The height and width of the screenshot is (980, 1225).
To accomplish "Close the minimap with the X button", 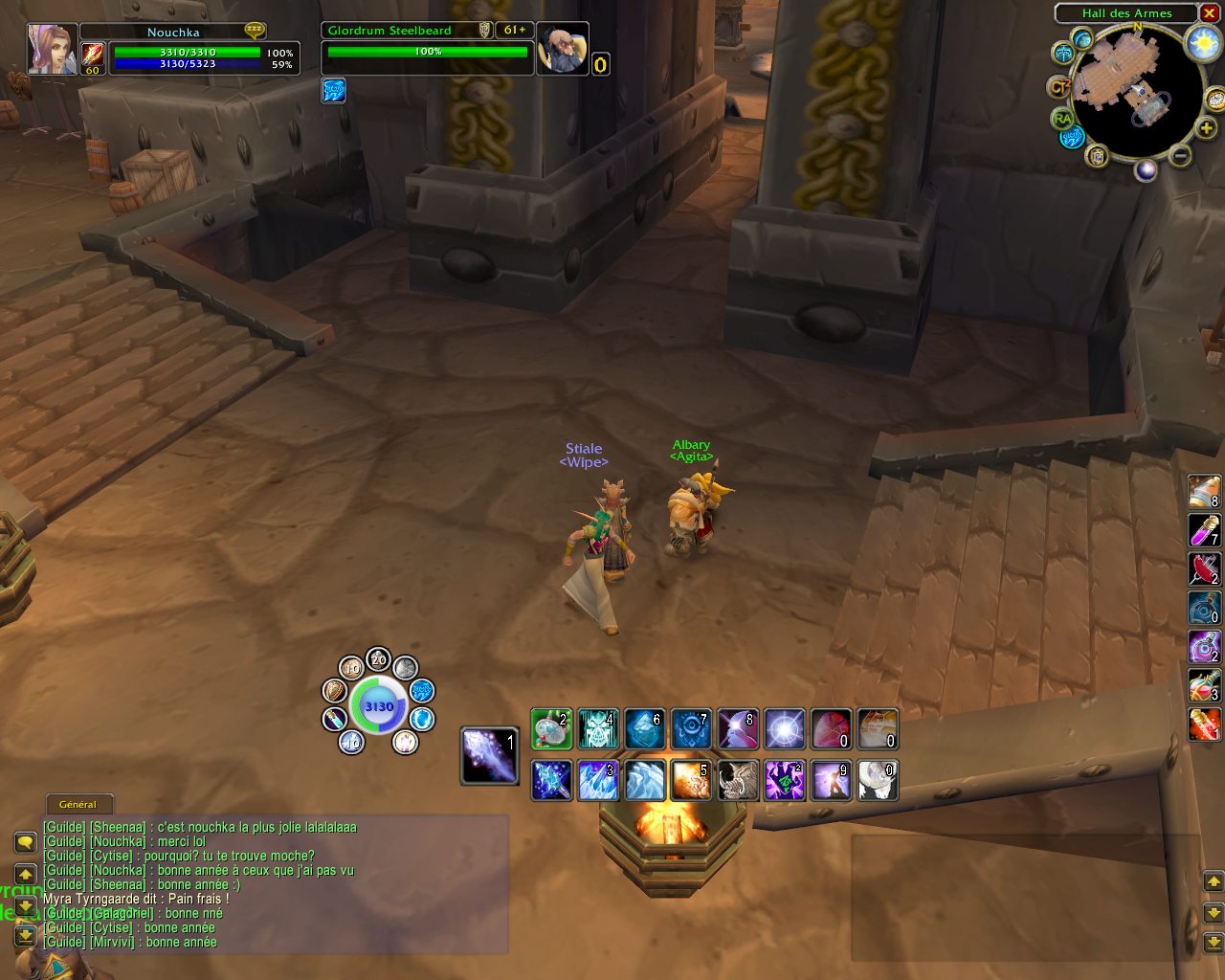I will click(1210, 13).
